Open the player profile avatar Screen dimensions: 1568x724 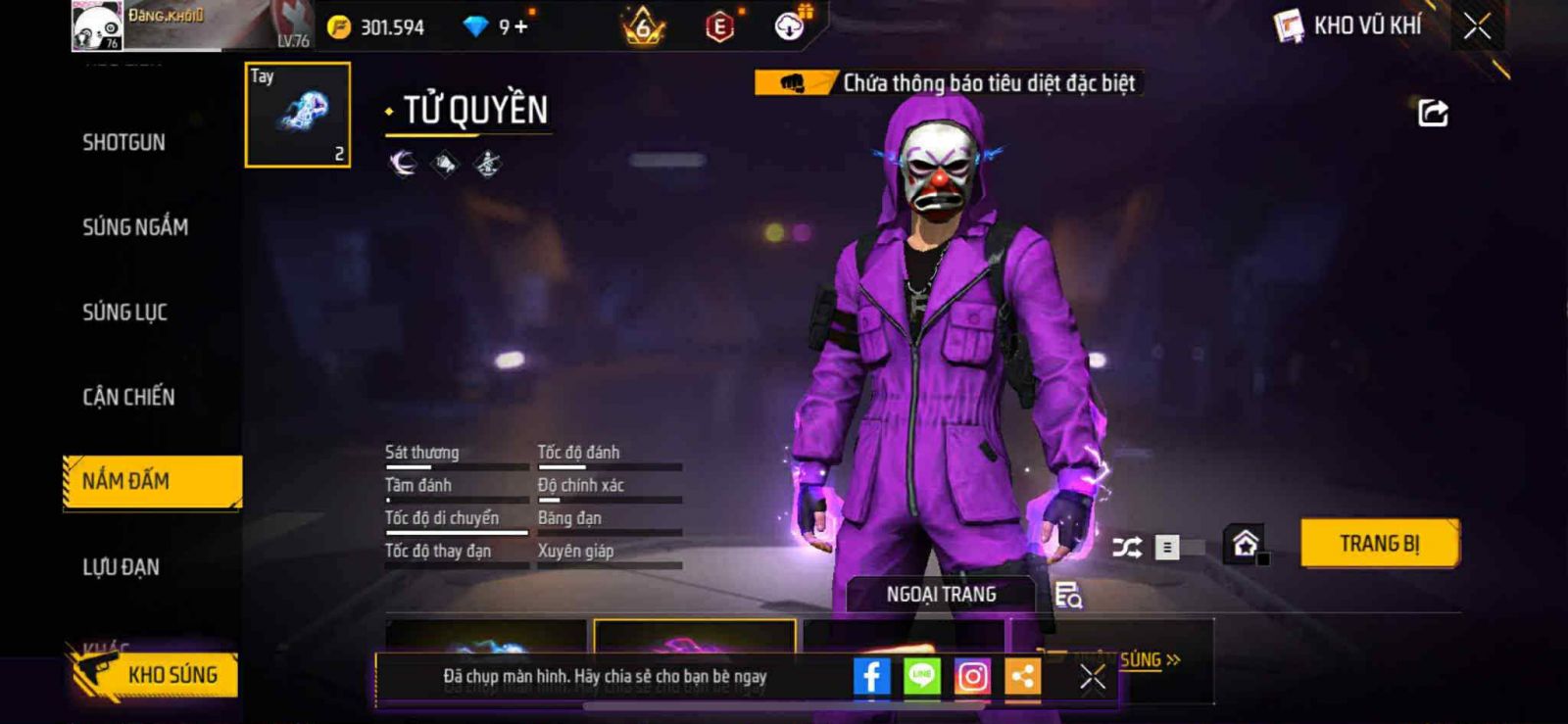pos(97,26)
